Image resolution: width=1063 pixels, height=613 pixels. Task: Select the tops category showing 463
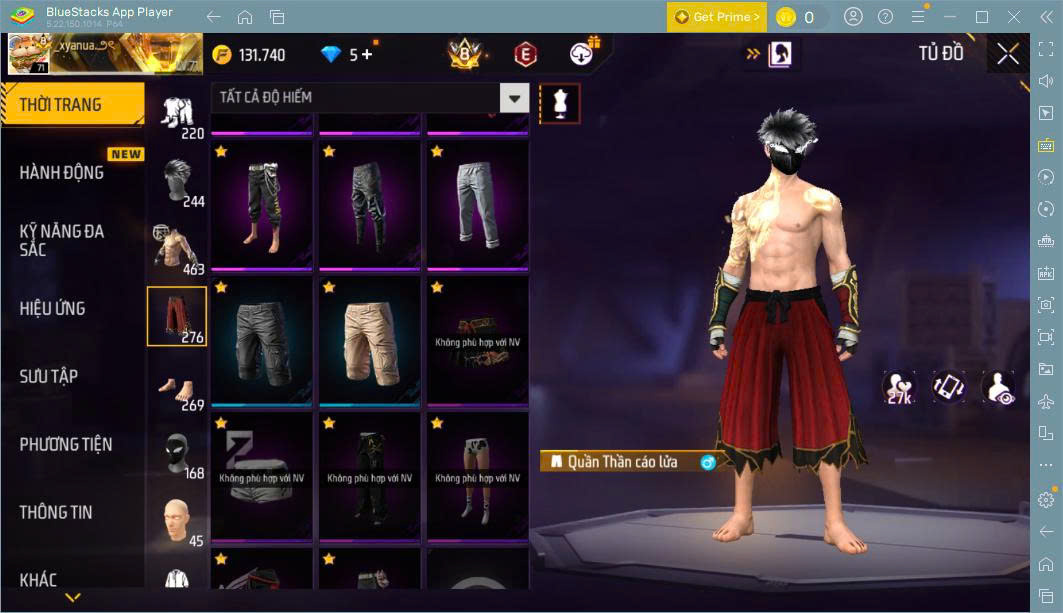click(x=178, y=250)
